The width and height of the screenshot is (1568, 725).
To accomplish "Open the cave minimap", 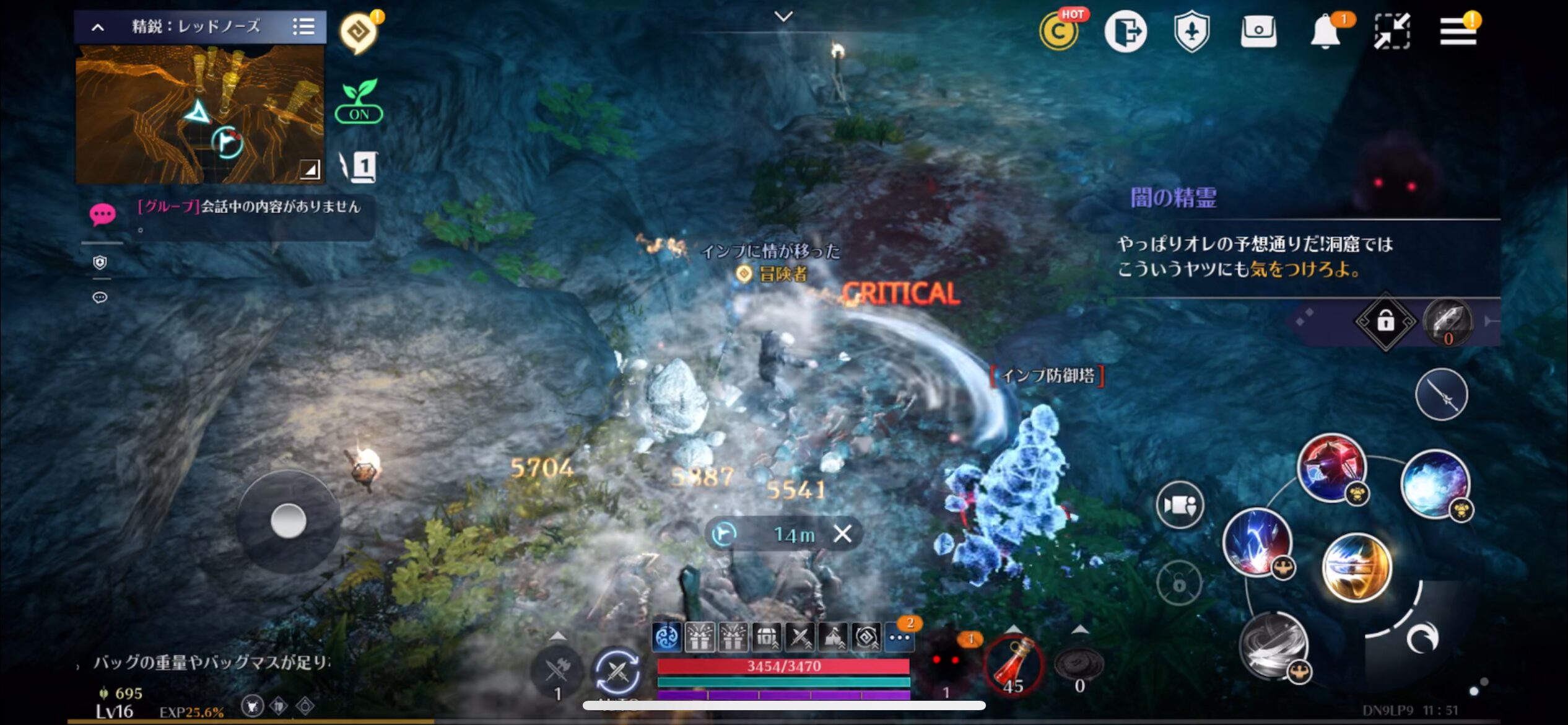I will pos(199,115).
